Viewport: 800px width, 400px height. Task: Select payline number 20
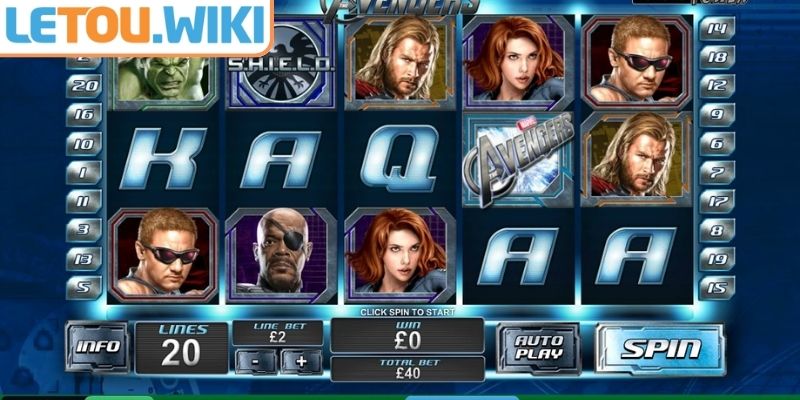pyautogui.click(x=84, y=86)
